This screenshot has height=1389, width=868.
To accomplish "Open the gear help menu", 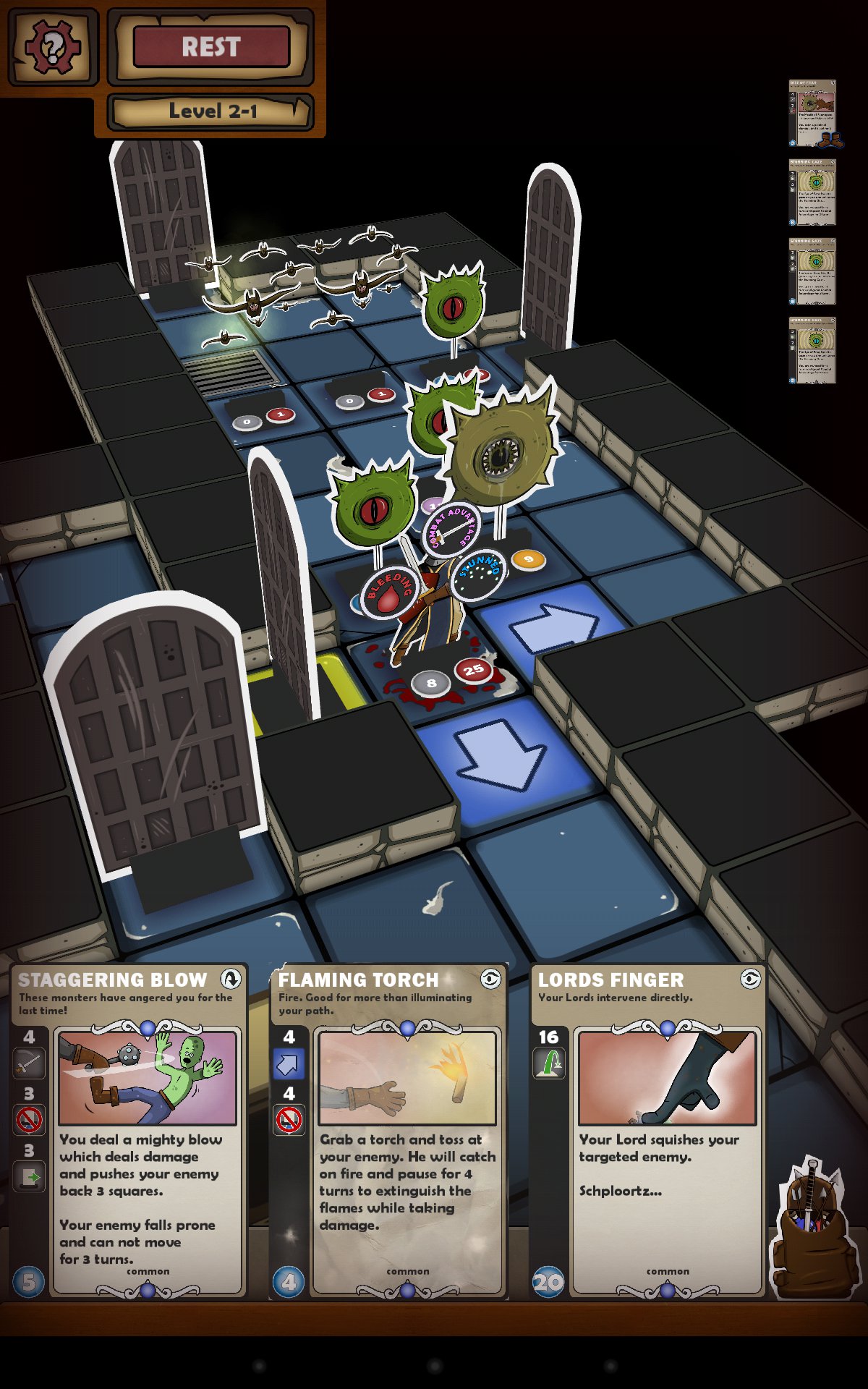I will [51, 48].
